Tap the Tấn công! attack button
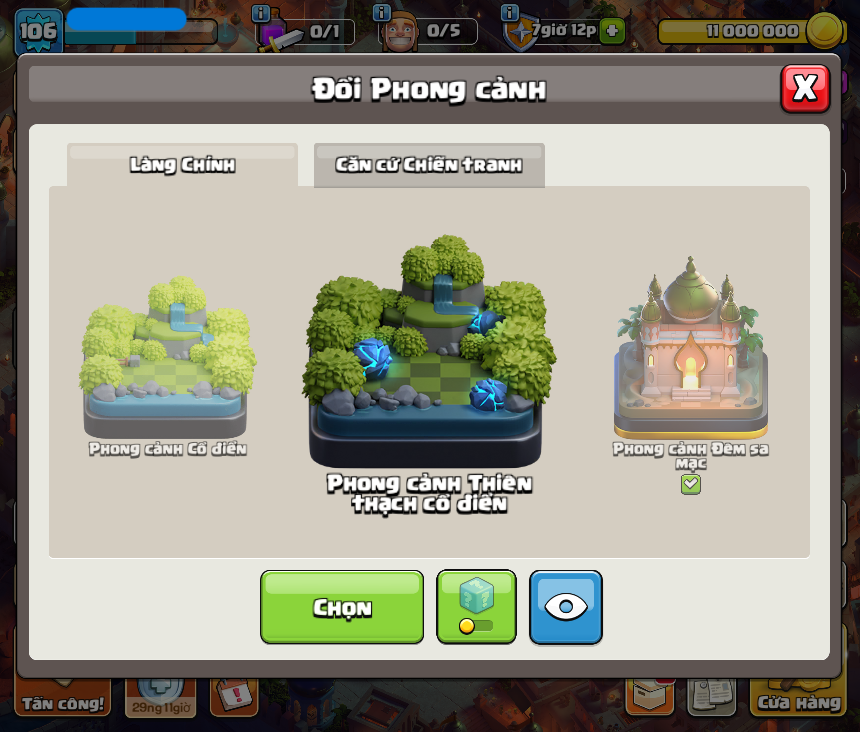Image resolution: width=860 pixels, height=732 pixels. tap(63, 702)
